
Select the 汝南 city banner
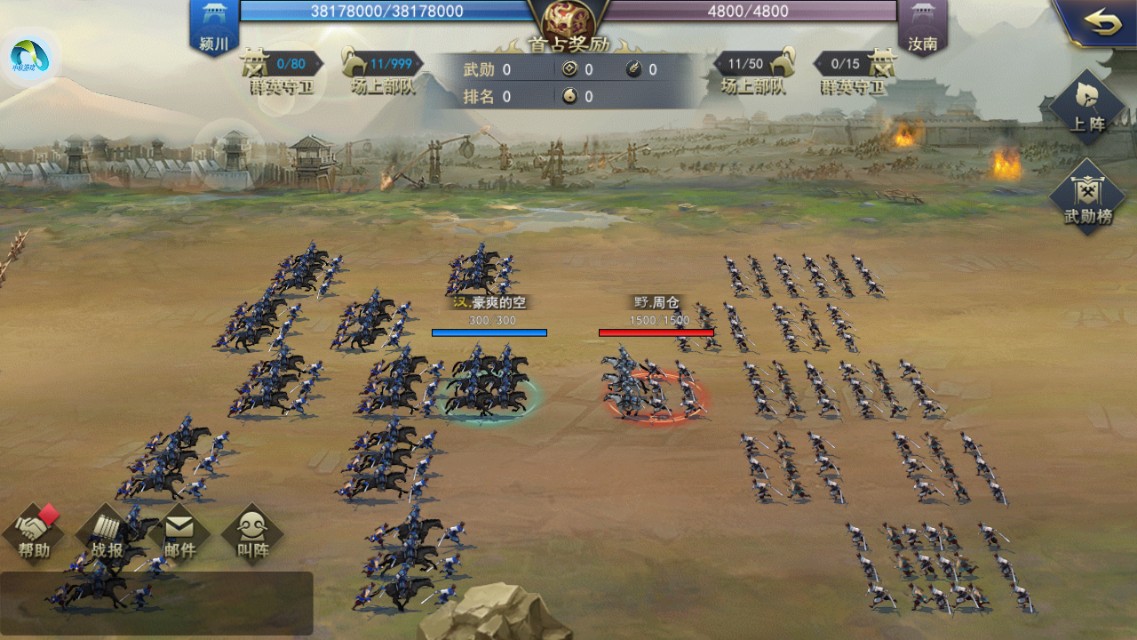(922, 27)
